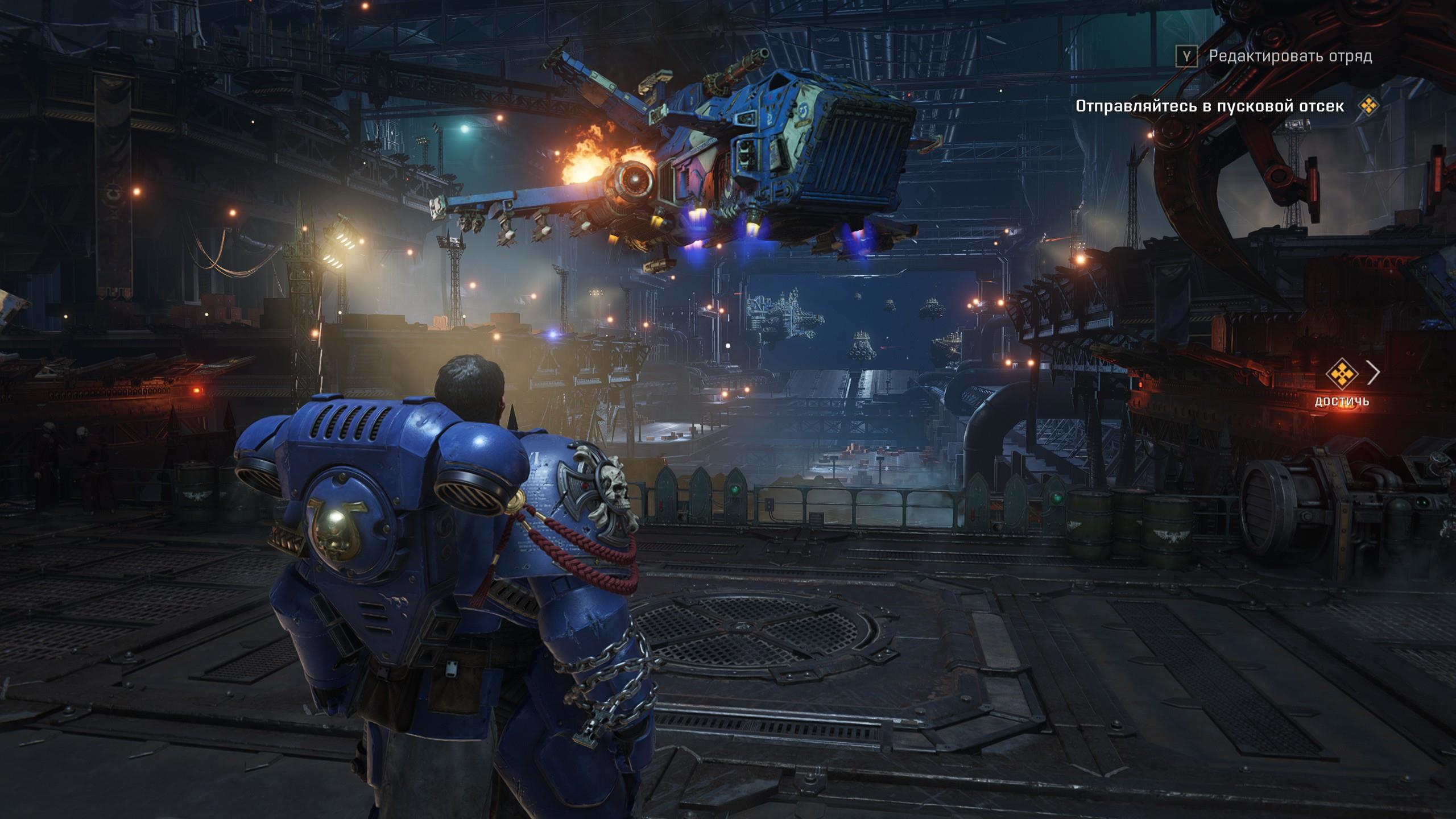Click the ДОСТИЧЬ waypoint marker
This screenshot has width=1456, height=819.
click(x=1342, y=374)
